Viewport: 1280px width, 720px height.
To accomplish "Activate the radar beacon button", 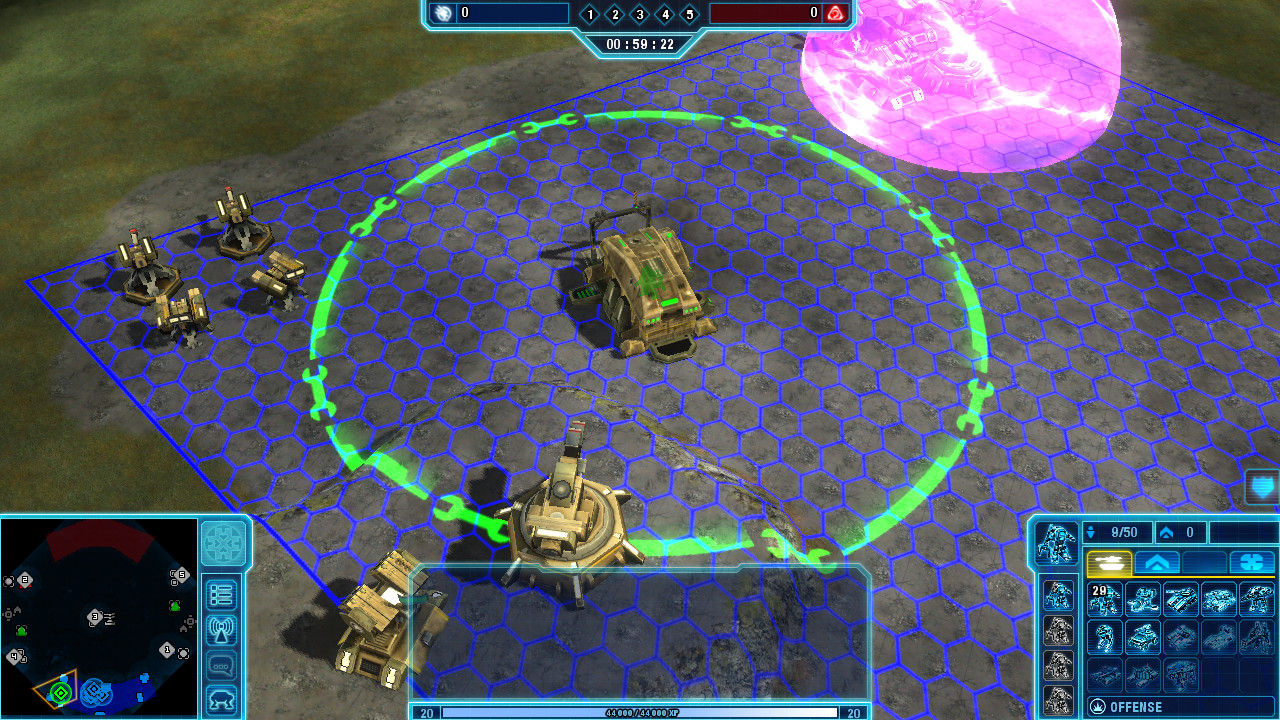I will pos(221,630).
